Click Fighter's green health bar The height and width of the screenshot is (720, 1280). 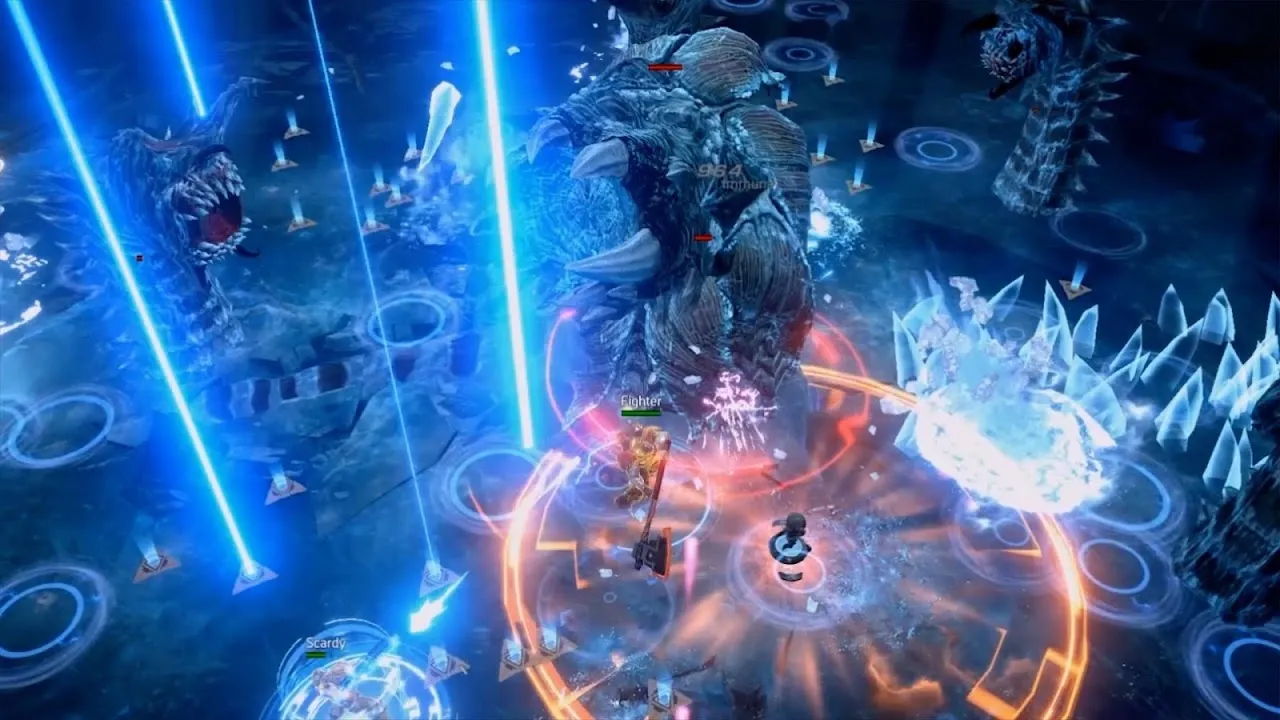click(x=641, y=412)
